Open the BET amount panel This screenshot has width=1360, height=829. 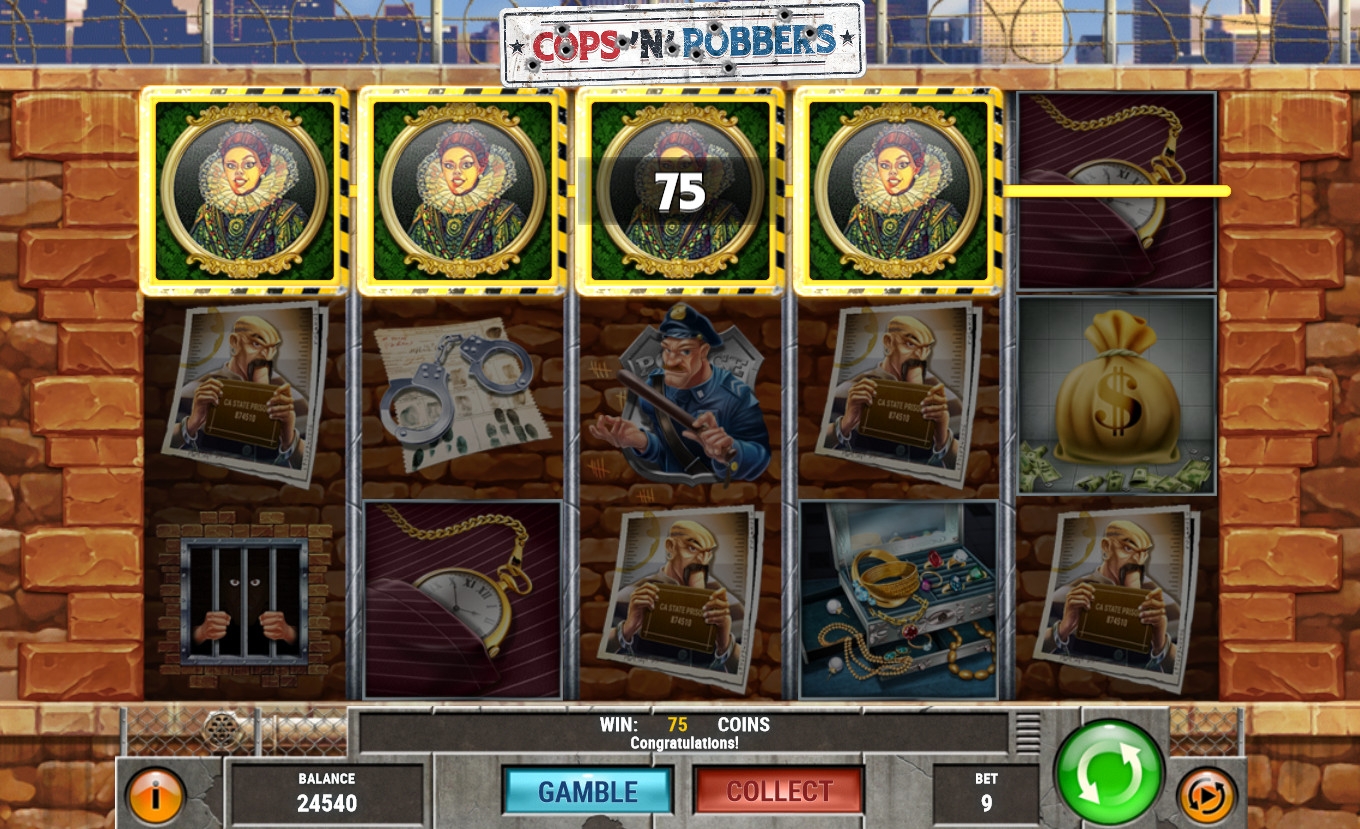coord(986,792)
